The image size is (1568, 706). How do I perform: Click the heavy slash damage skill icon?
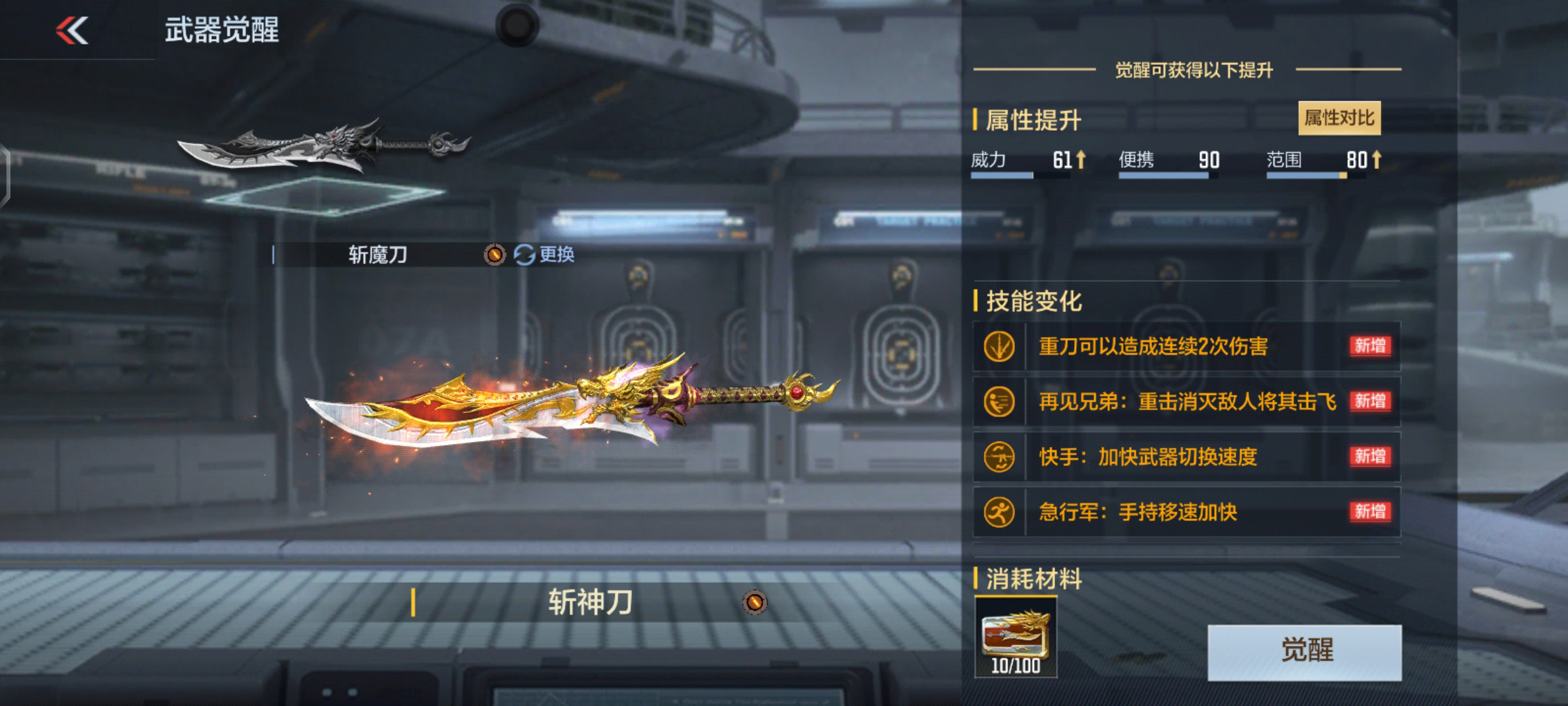click(999, 346)
